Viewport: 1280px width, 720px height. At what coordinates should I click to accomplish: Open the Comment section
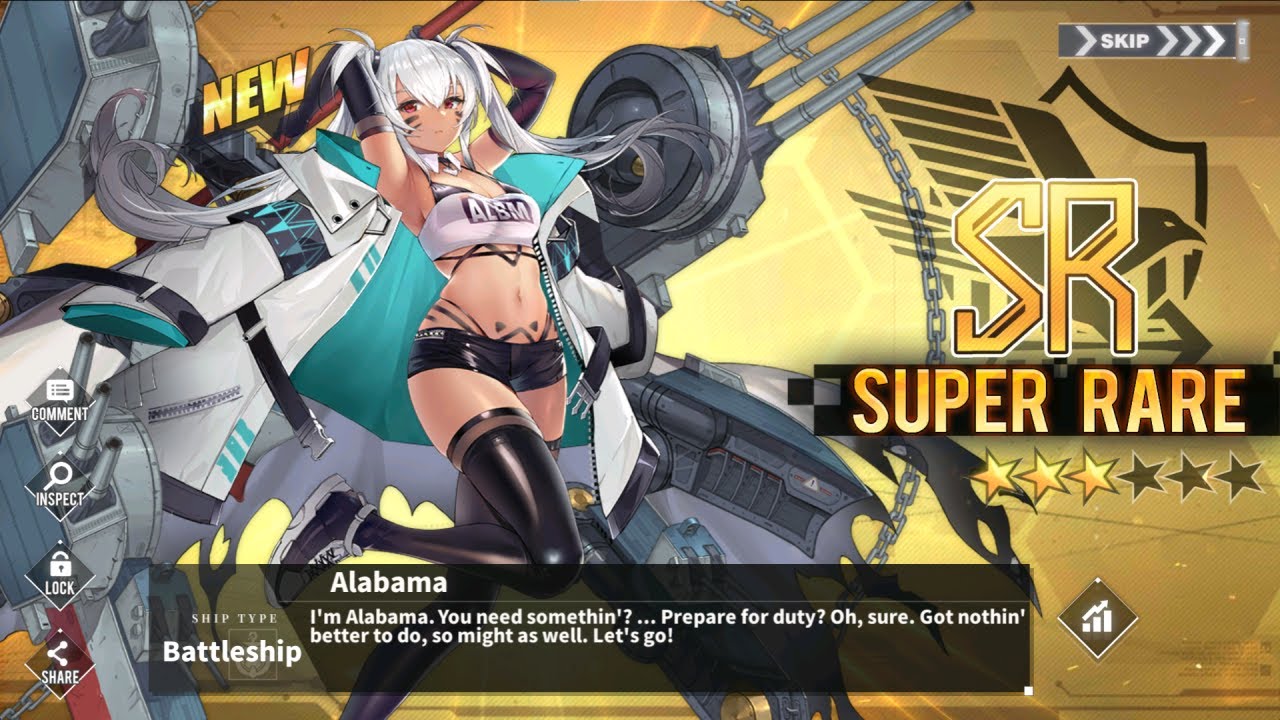[60, 401]
